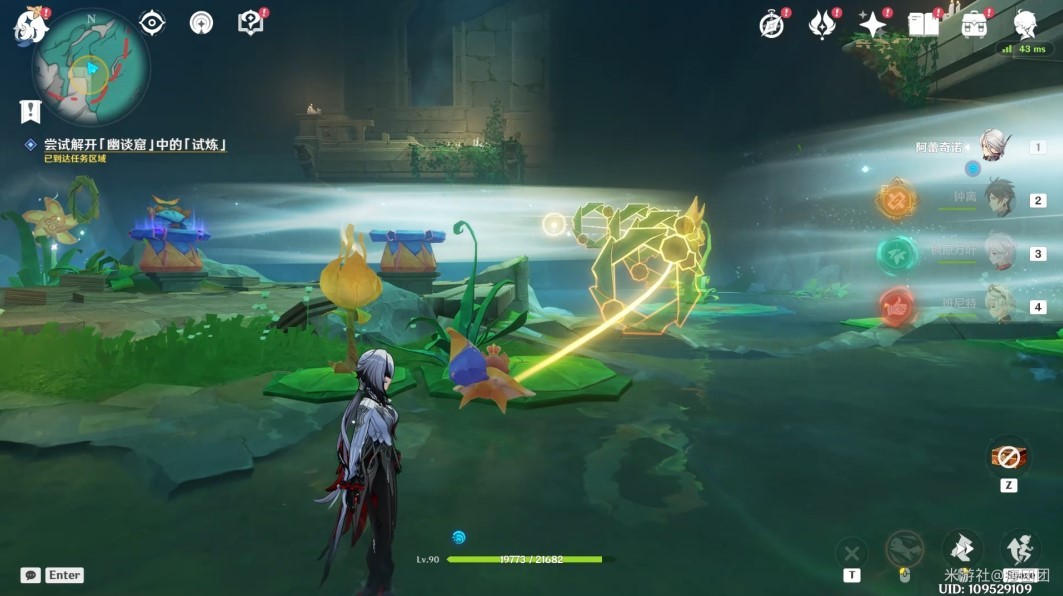Open the character profile silhouette icon
1063x596 pixels.
click(1025, 25)
